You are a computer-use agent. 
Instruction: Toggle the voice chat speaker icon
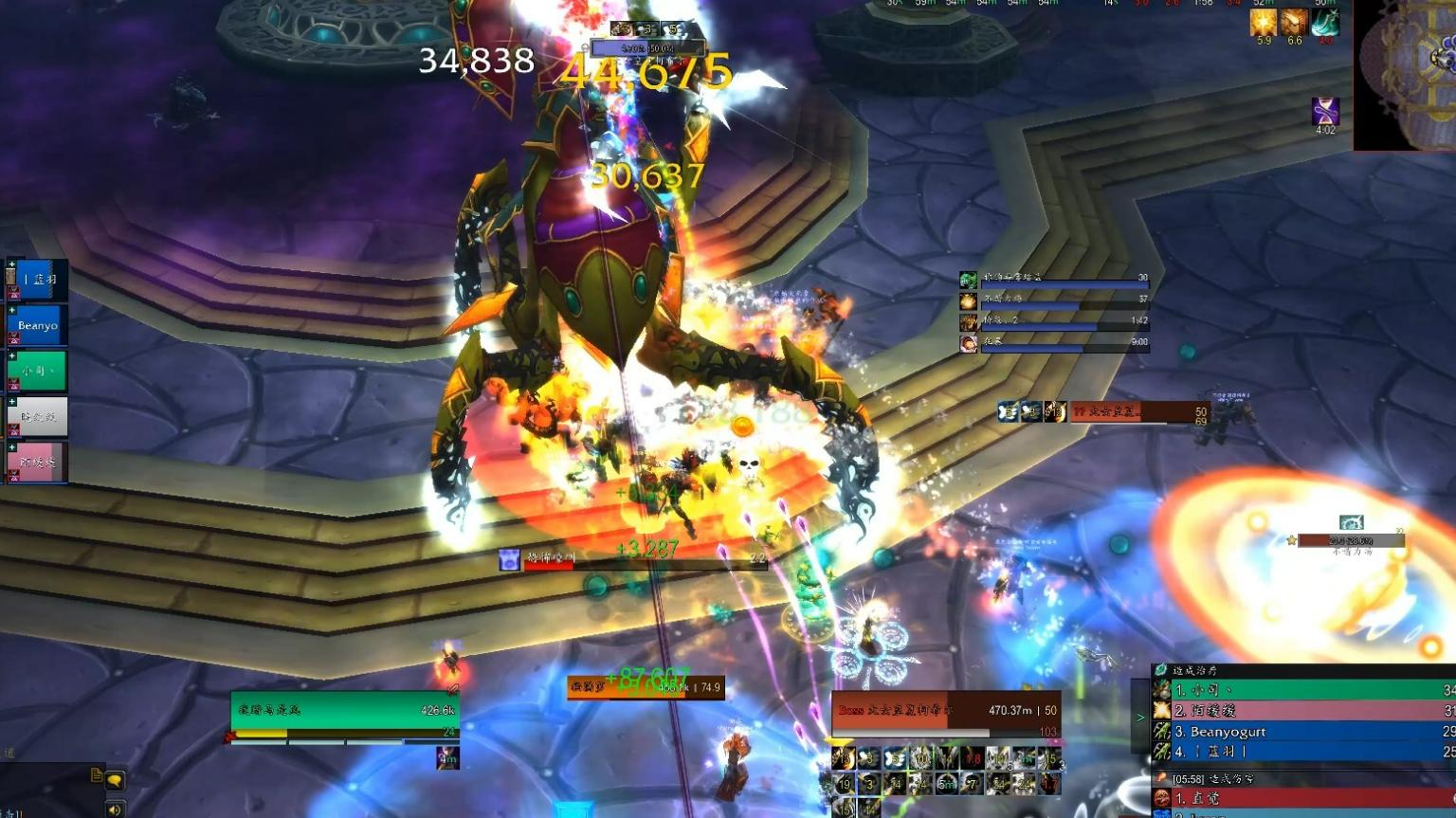pos(115,809)
